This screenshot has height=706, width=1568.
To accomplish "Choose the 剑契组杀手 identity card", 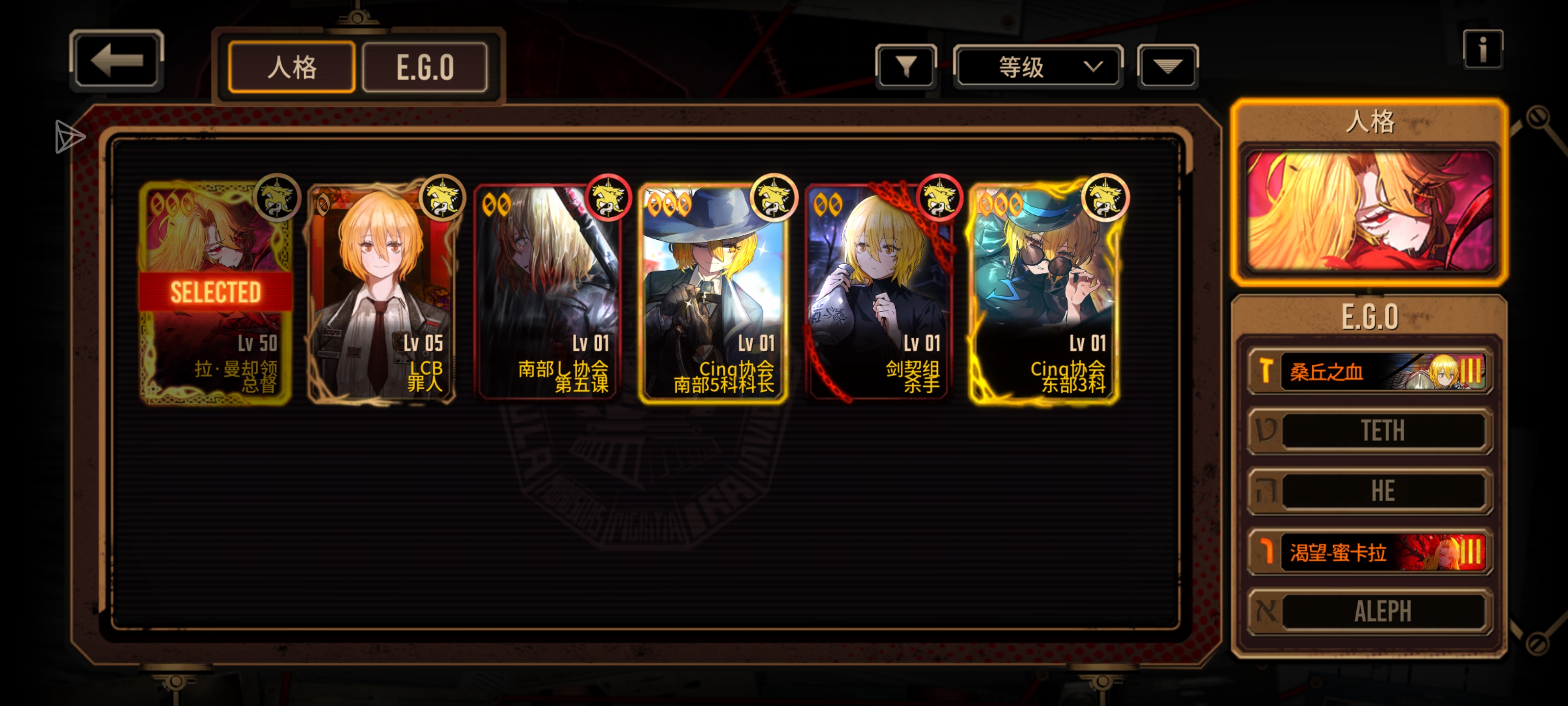I will pos(879,292).
